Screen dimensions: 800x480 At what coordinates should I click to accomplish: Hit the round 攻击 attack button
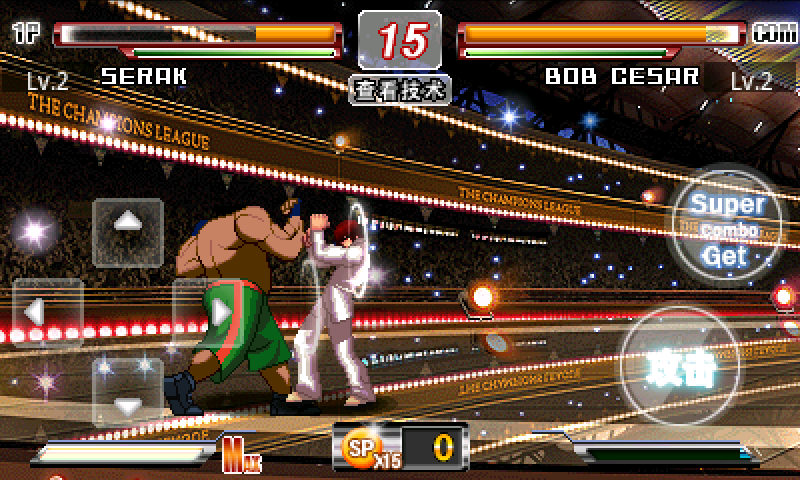point(682,367)
